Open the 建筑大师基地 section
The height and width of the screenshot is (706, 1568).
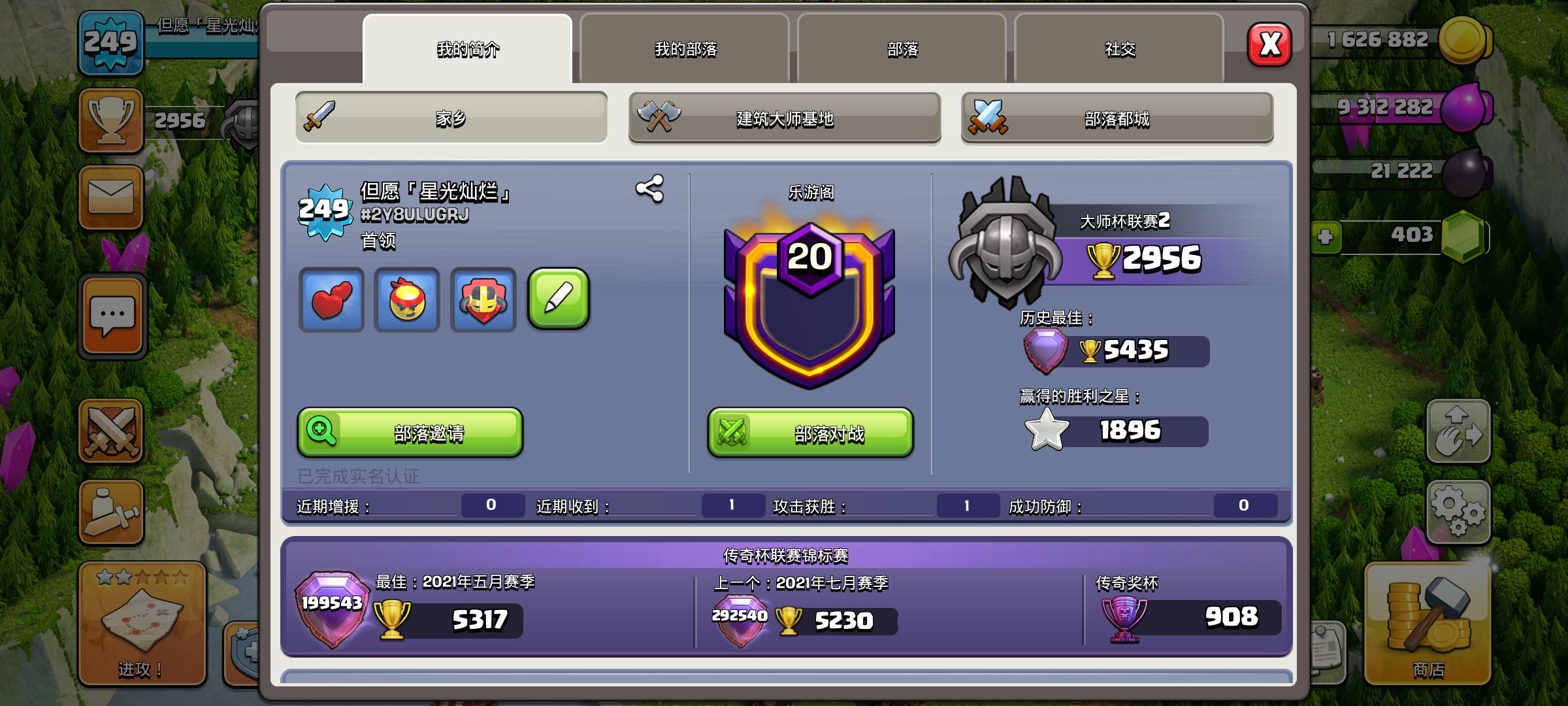(x=784, y=118)
